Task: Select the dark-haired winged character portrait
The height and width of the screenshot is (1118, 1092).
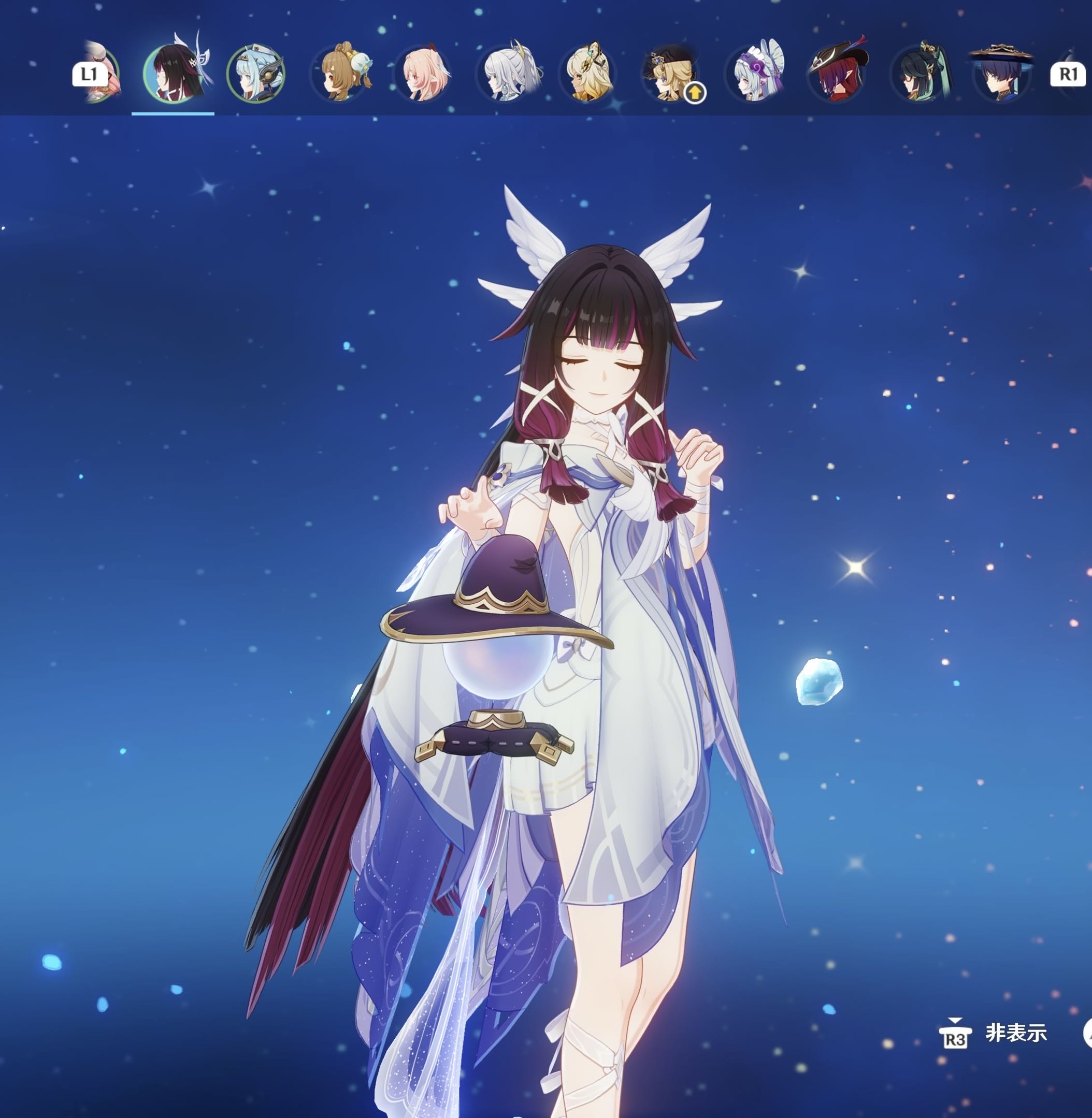Action: click(173, 74)
